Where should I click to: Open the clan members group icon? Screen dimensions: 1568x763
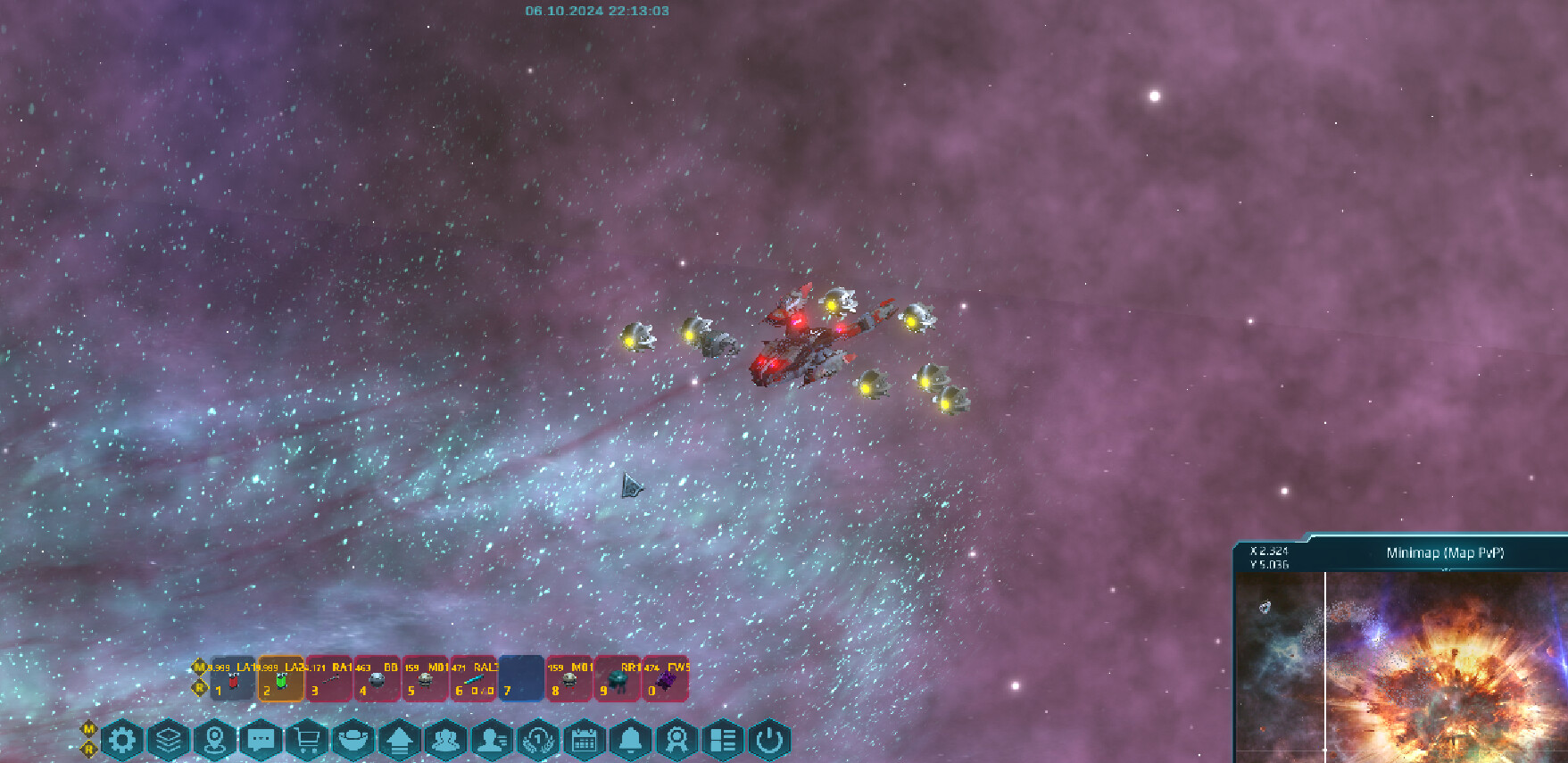pos(447,741)
